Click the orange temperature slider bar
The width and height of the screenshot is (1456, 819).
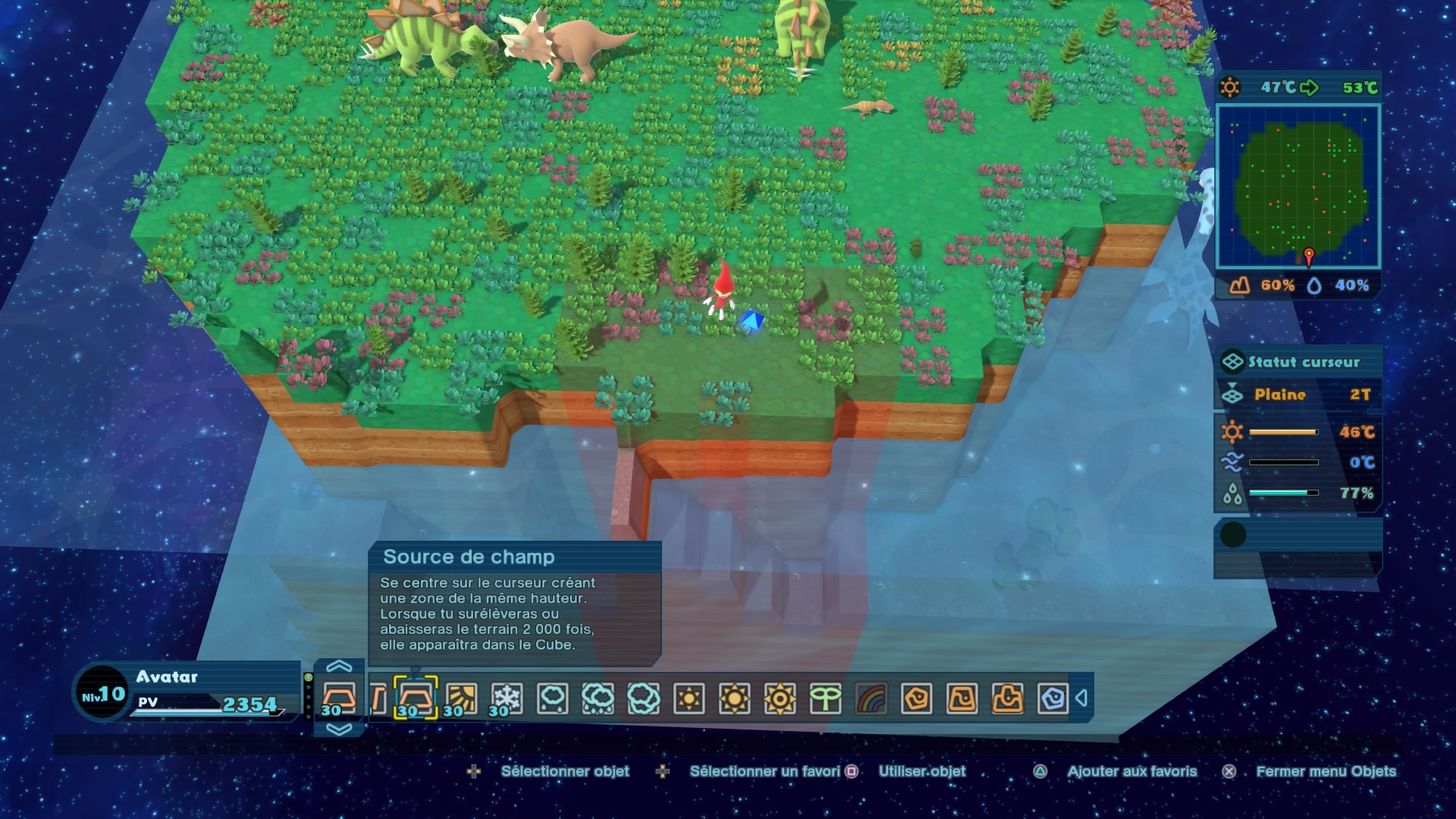coord(1284,431)
